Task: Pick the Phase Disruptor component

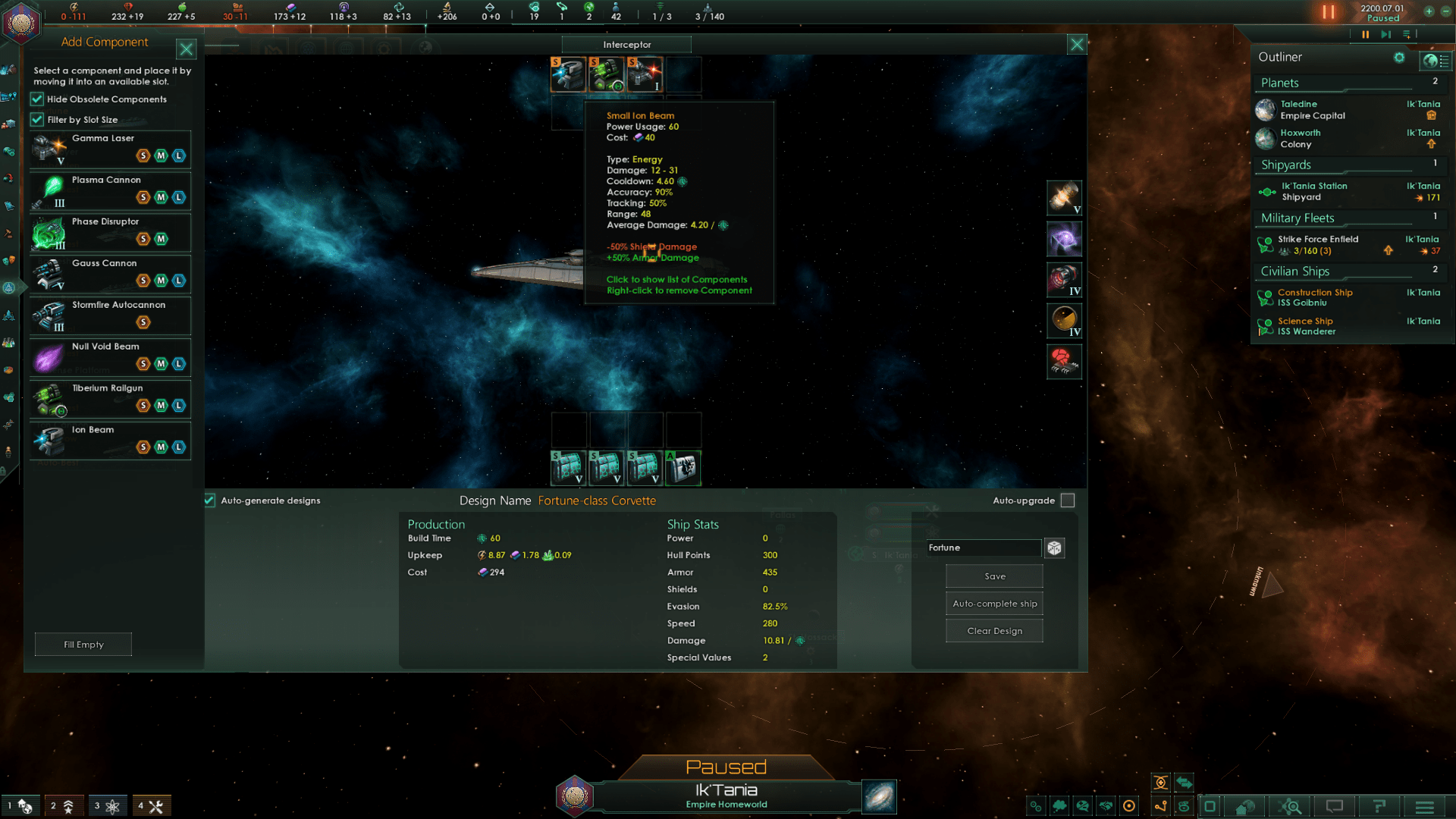Action: 110,232
